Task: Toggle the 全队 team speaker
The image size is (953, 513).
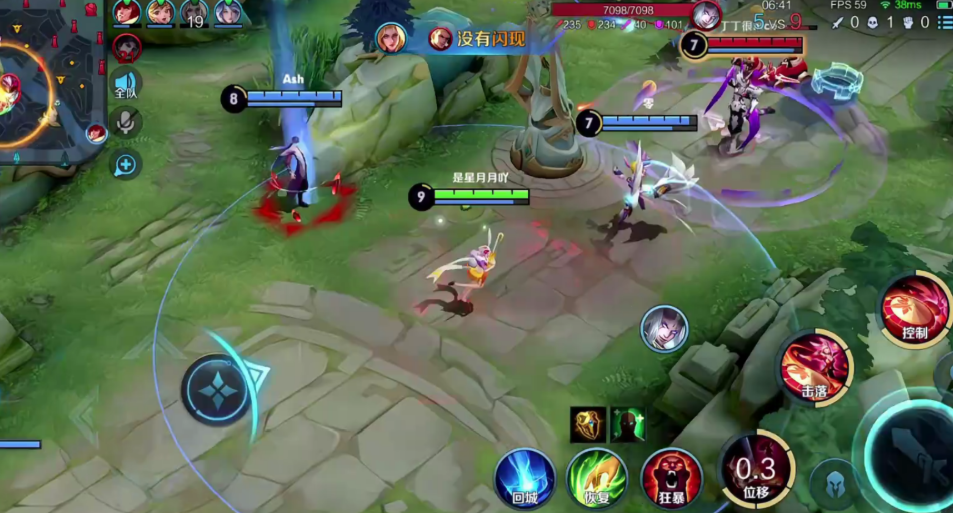Action: click(x=126, y=86)
